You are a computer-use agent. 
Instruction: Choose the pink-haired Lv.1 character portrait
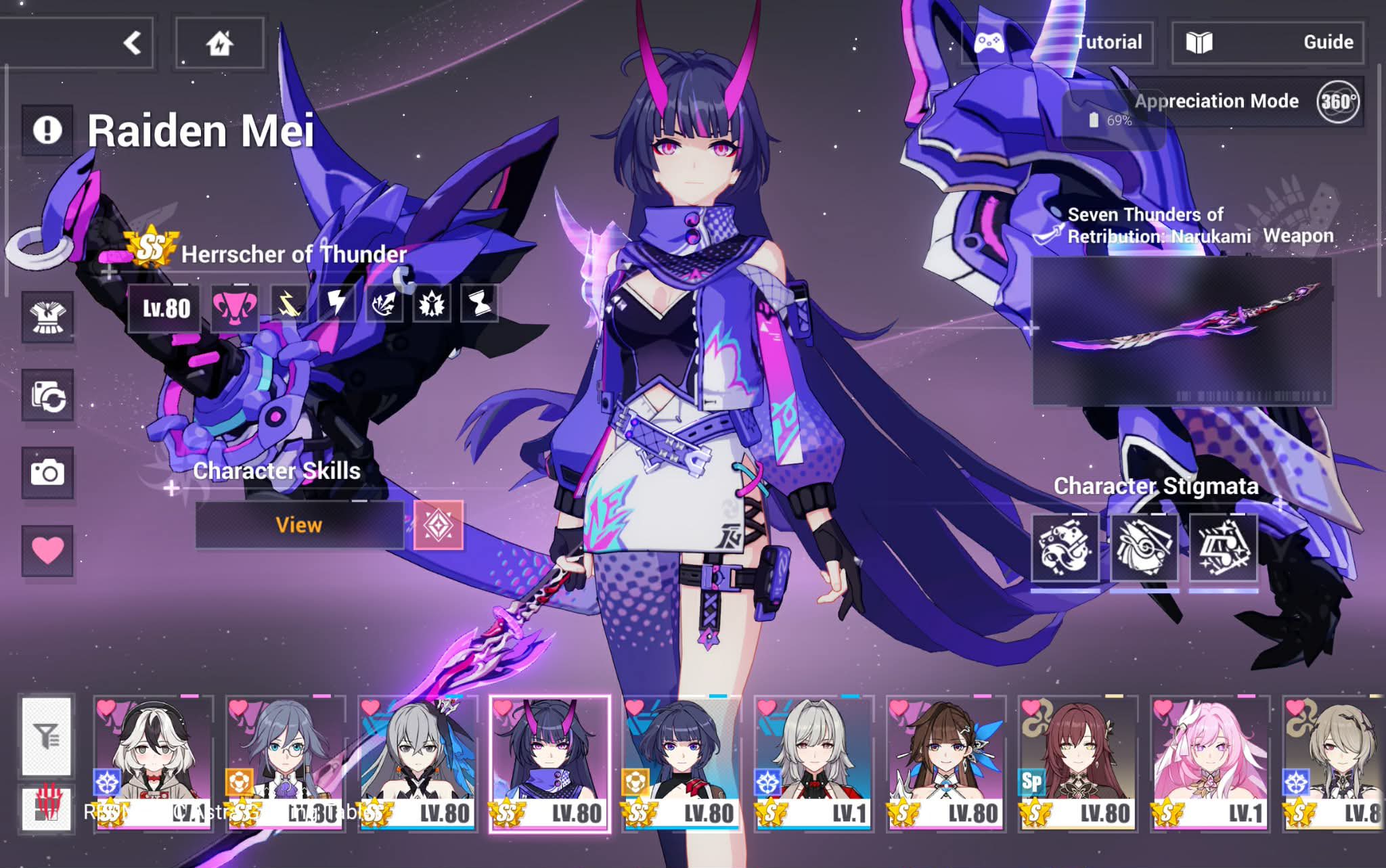pos(1209,763)
